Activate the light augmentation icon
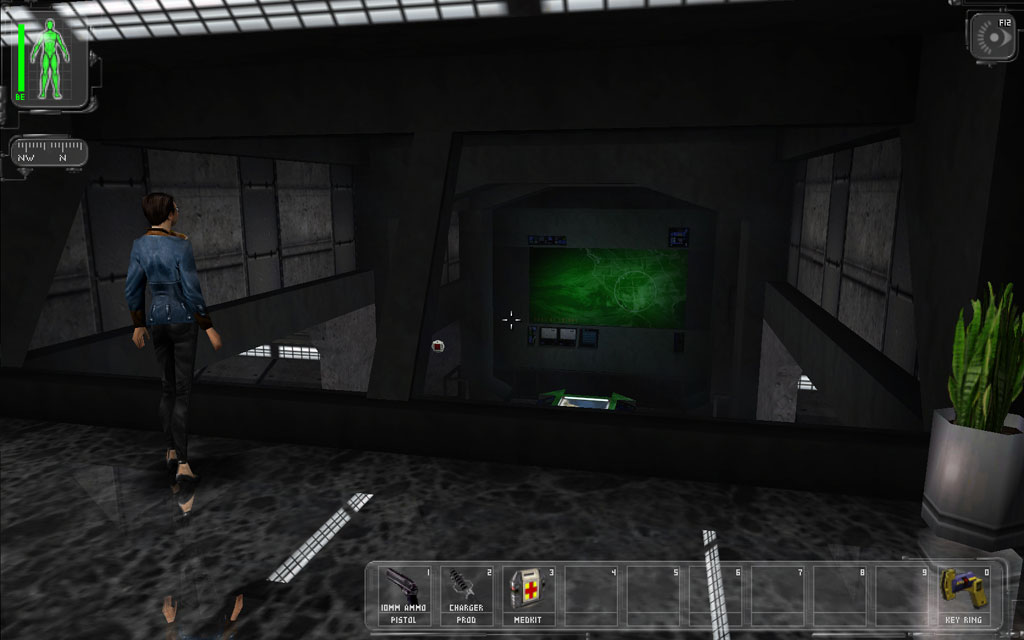The width and height of the screenshot is (1024, 640). pyautogui.click(x=991, y=38)
